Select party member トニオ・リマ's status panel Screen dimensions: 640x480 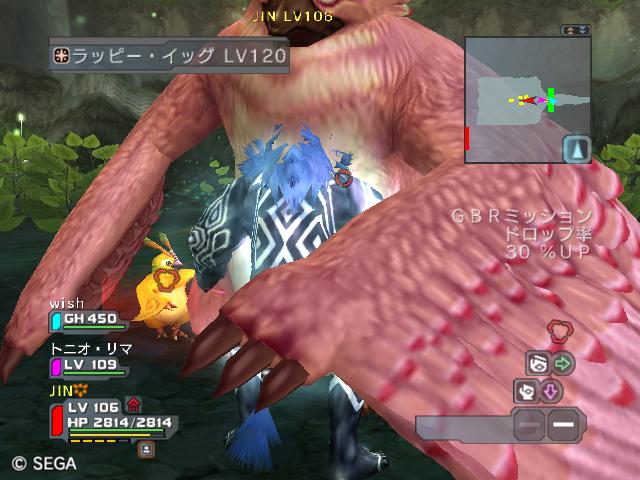(x=90, y=366)
